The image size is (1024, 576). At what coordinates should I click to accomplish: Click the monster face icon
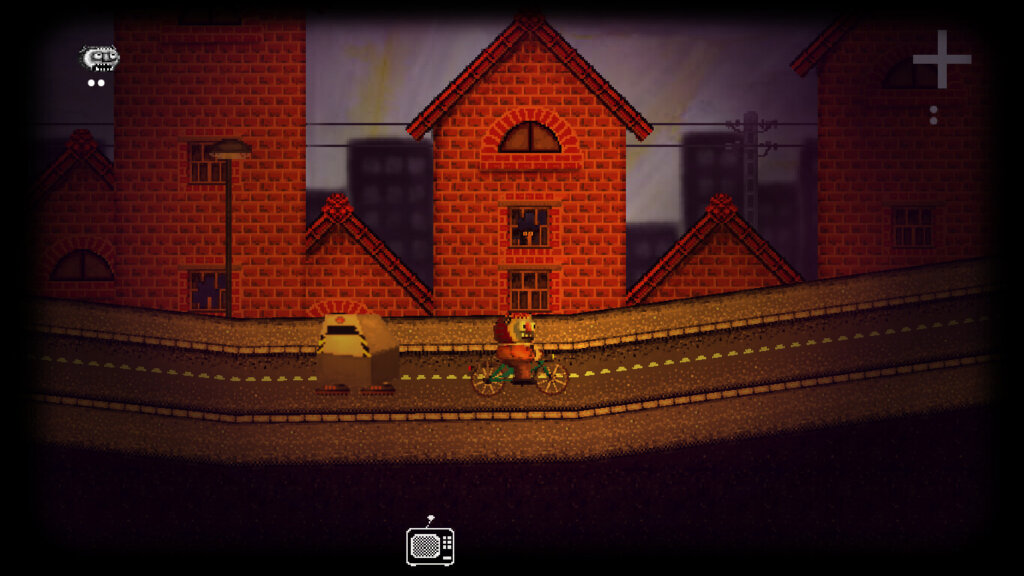pyautogui.click(x=99, y=58)
